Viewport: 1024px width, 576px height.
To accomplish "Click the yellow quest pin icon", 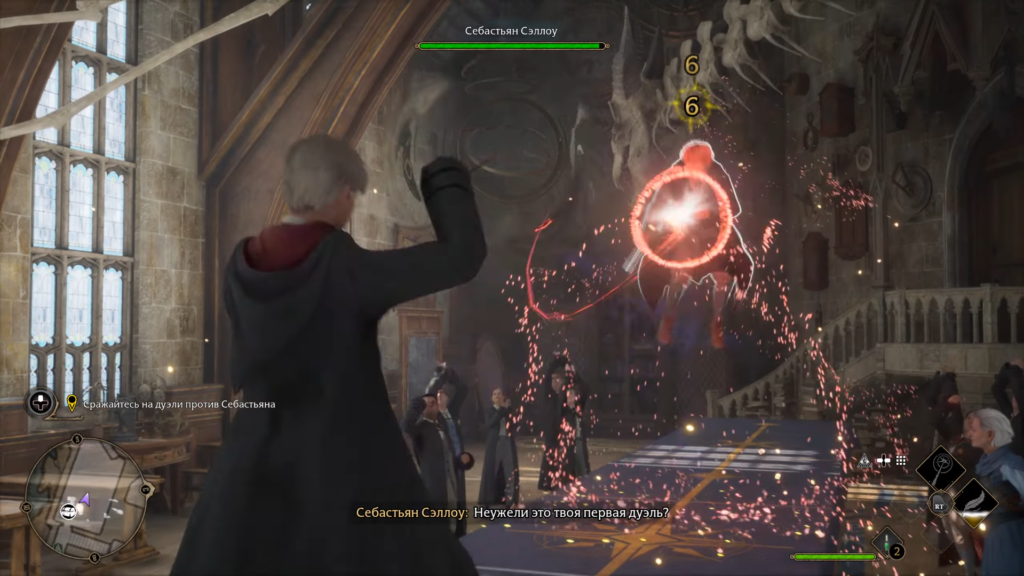I will click(x=72, y=403).
